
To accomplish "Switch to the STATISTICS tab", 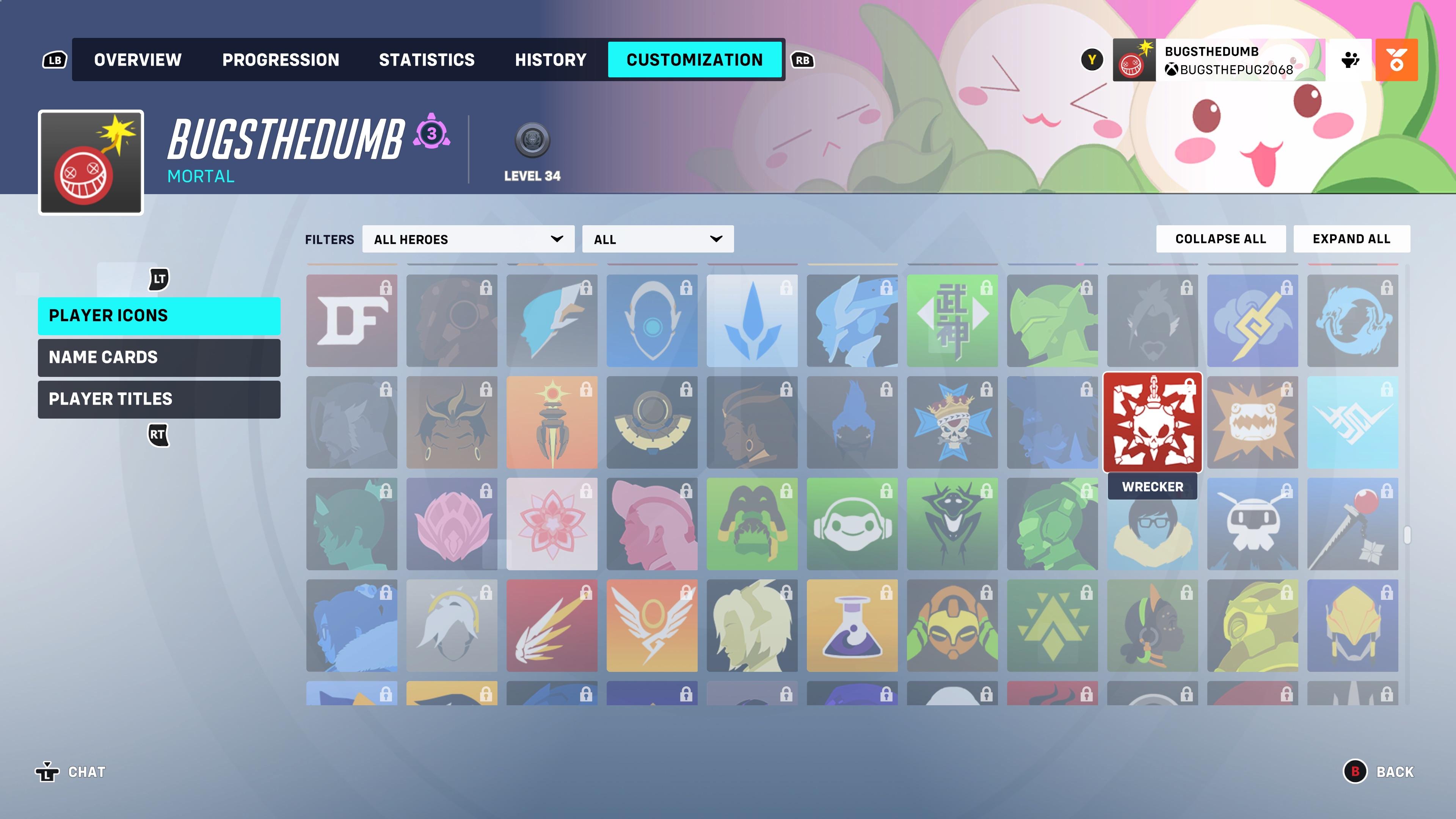I will (427, 60).
